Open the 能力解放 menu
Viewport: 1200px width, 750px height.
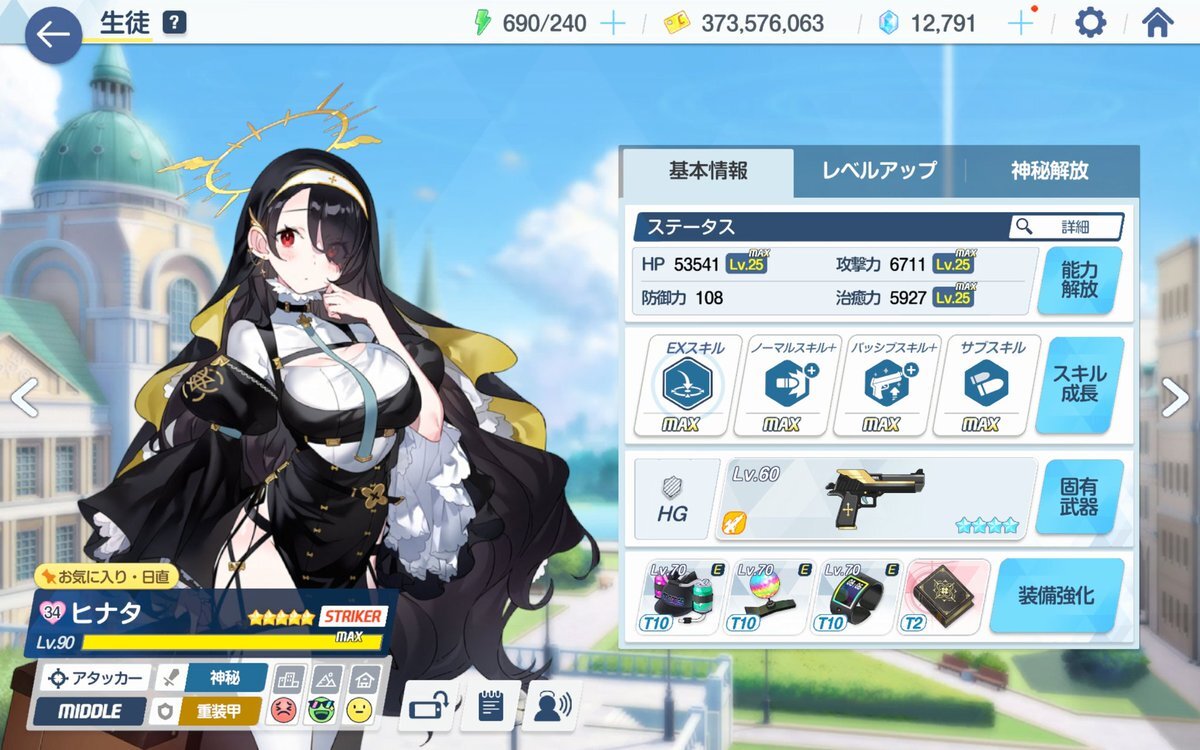(1079, 280)
